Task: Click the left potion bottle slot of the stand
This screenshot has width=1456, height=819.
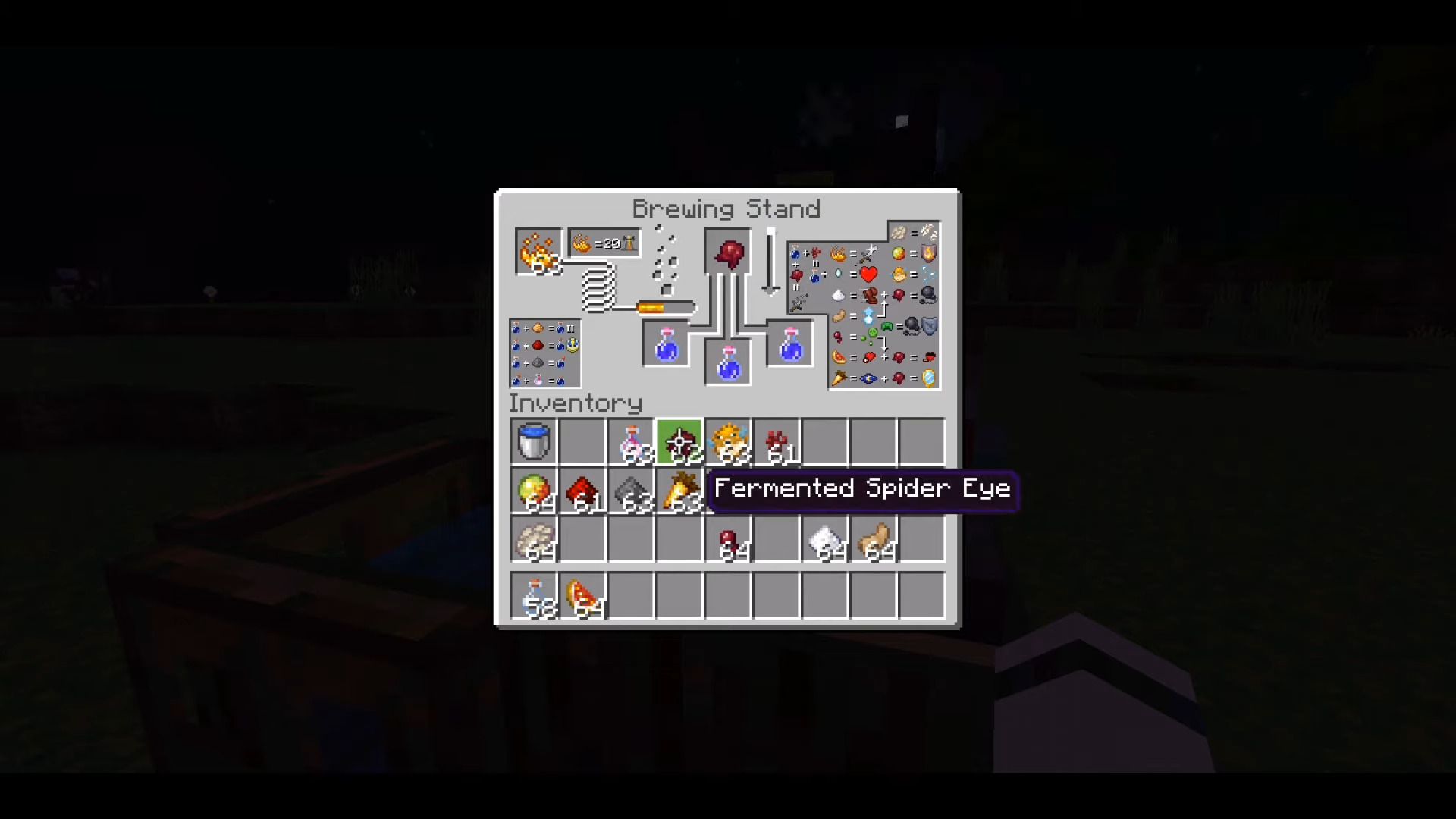Action: [665, 343]
